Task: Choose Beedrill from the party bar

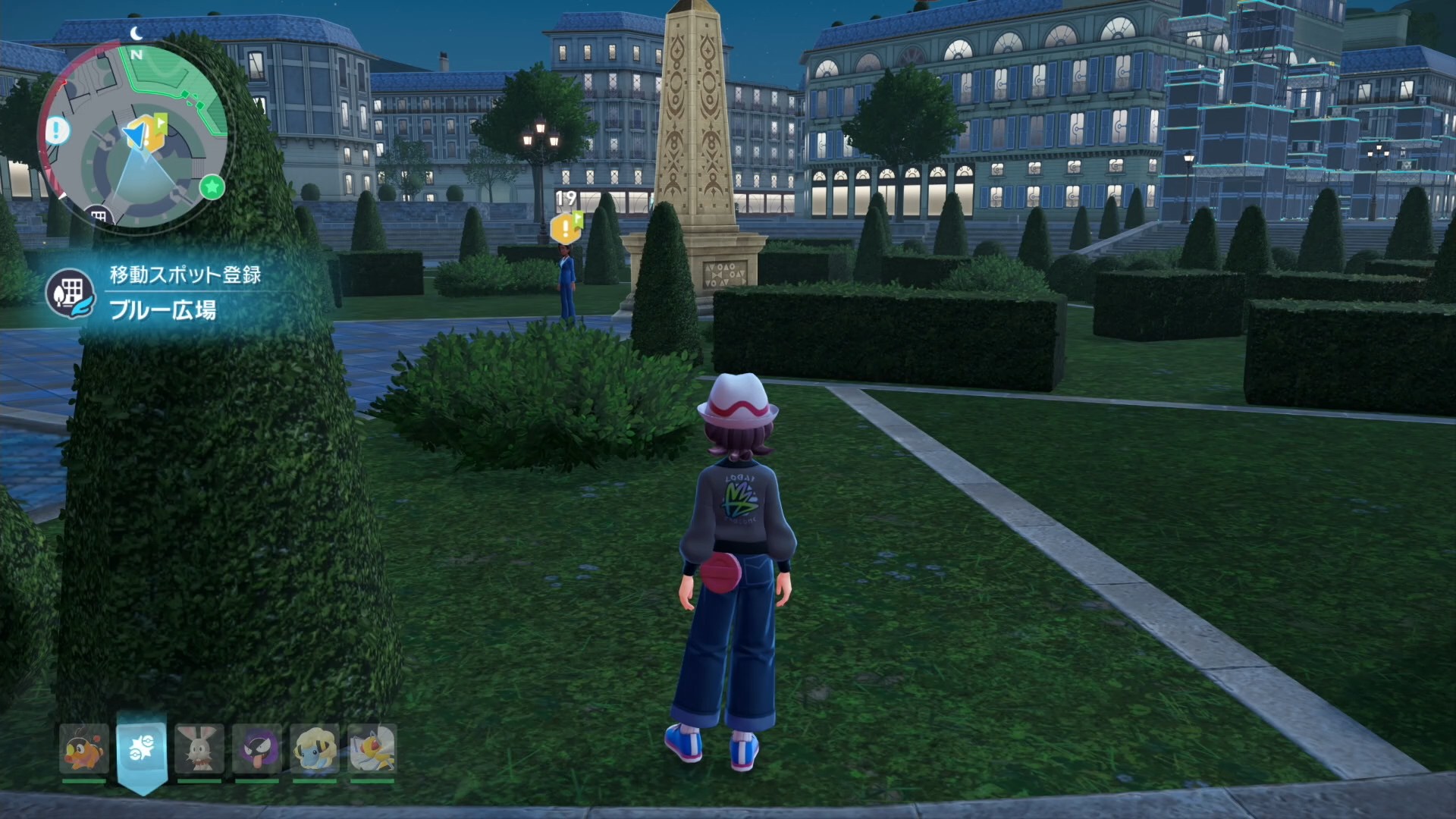Action: [x=372, y=749]
